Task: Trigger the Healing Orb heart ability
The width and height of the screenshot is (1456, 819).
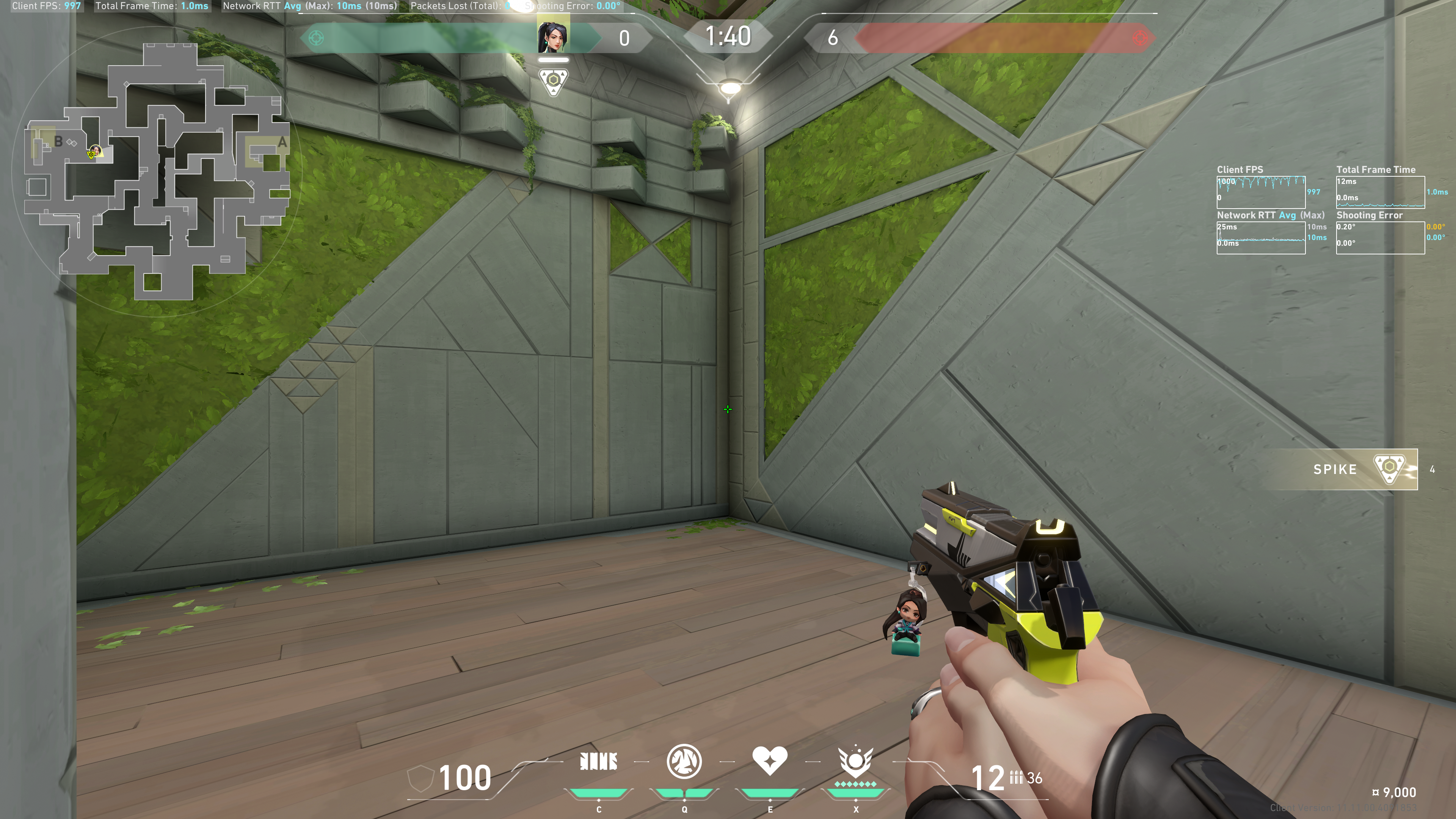Action: pyautogui.click(x=769, y=761)
